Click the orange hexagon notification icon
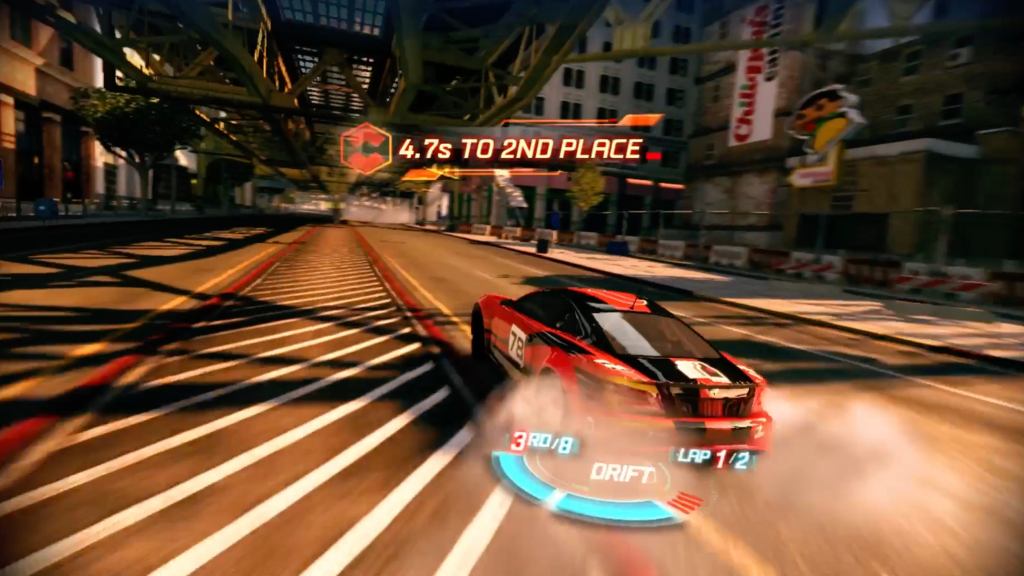This screenshot has height=576, width=1024. pyautogui.click(x=365, y=149)
